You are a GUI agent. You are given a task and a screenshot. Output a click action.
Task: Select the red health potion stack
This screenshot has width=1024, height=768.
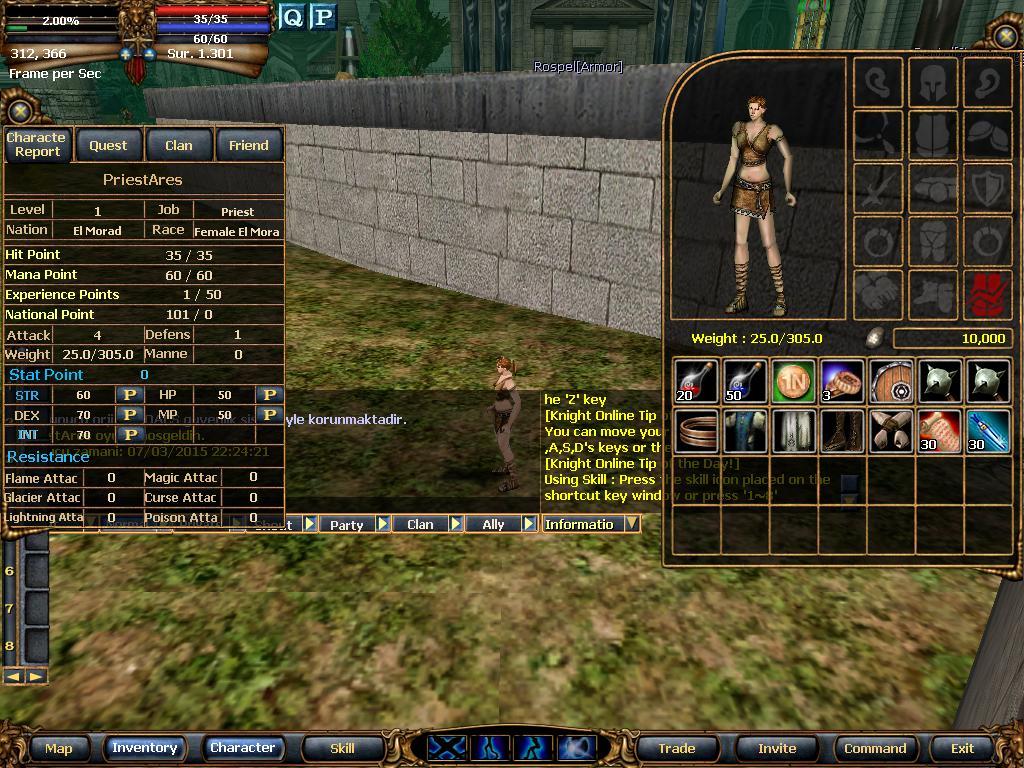pos(695,381)
